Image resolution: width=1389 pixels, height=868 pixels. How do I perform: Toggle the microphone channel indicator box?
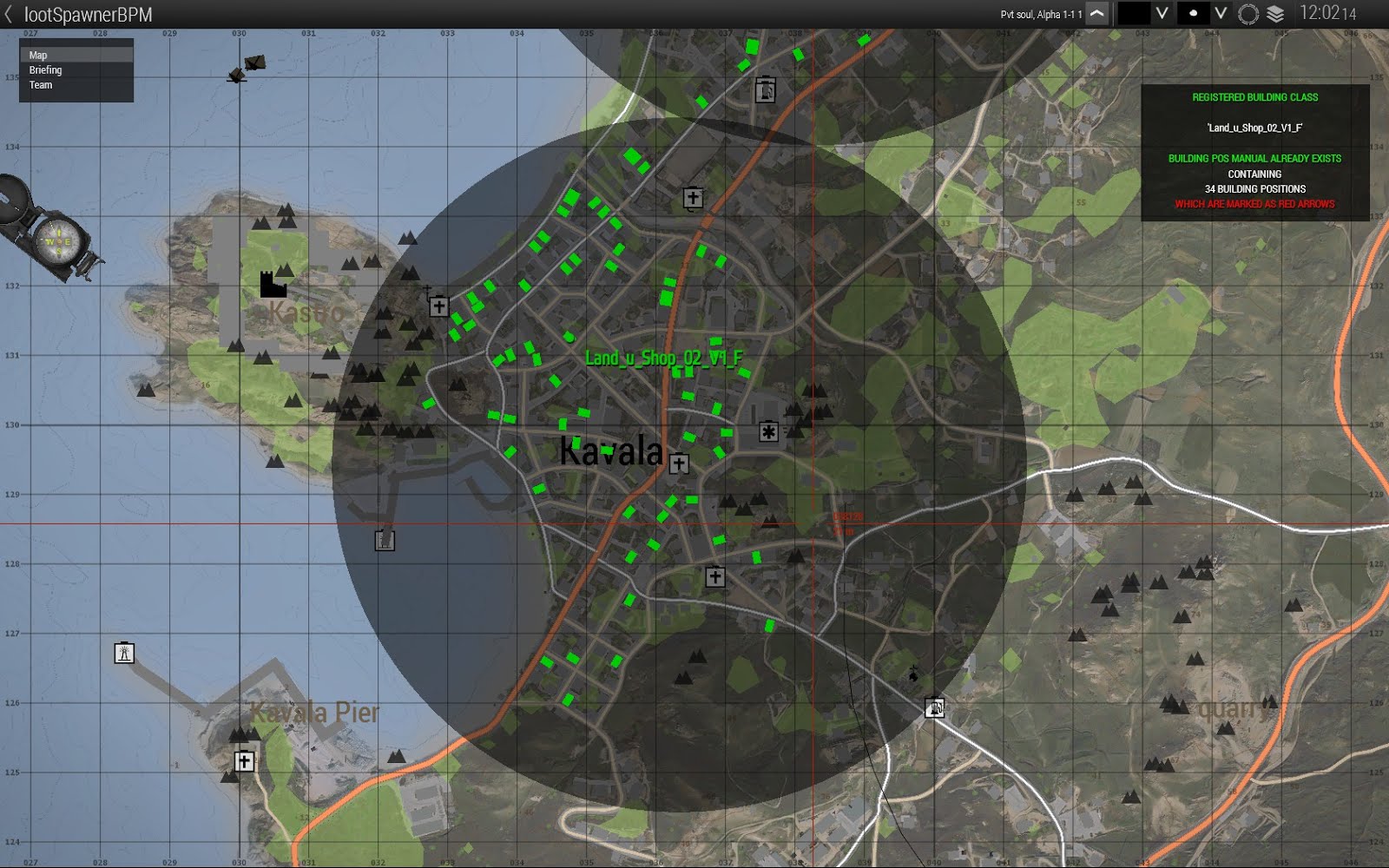coord(1191,14)
